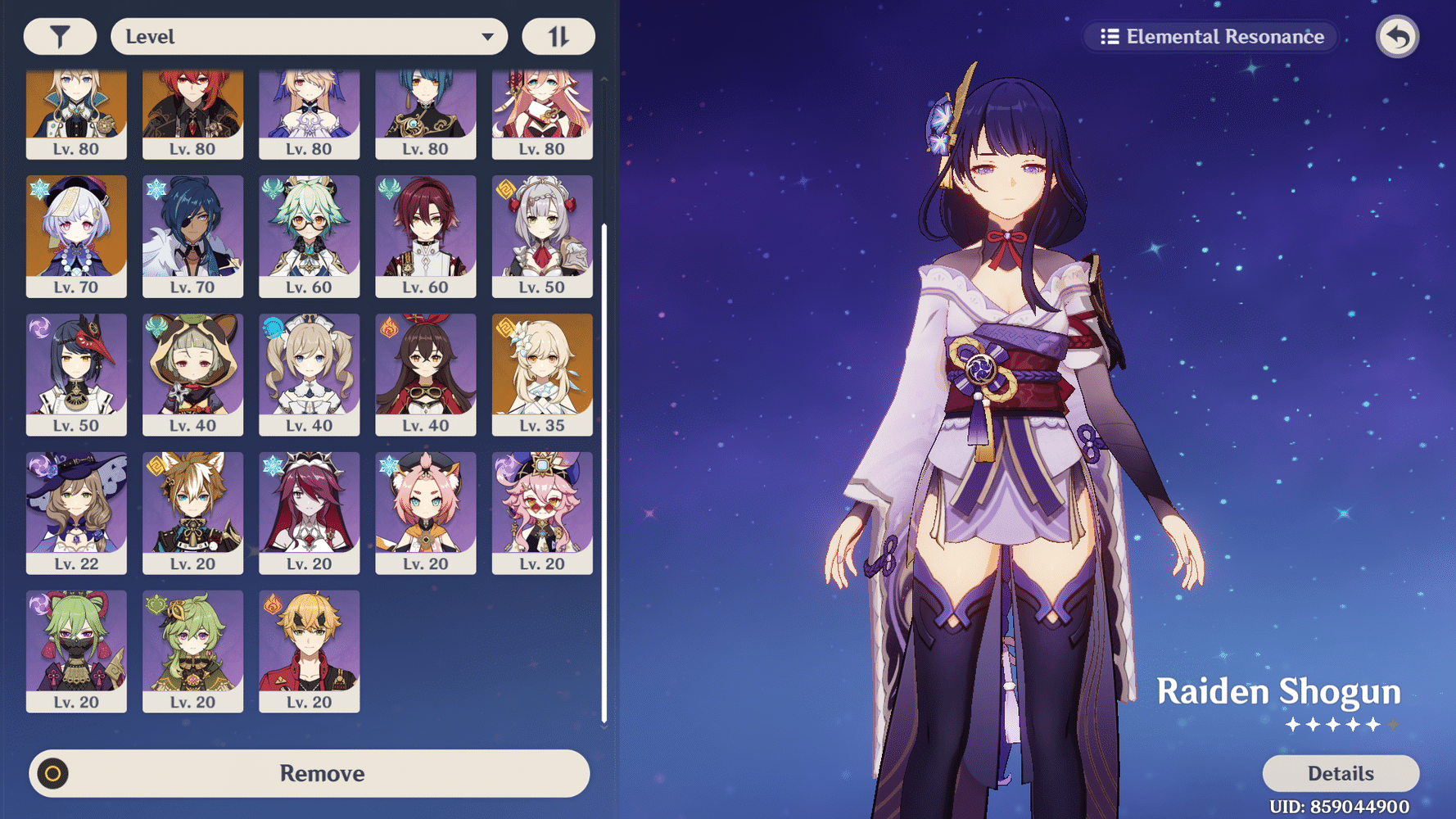Image resolution: width=1456 pixels, height=819 pixels.
Task: Select Lumine the Traveler at level 35
Action: click(541, 374)
